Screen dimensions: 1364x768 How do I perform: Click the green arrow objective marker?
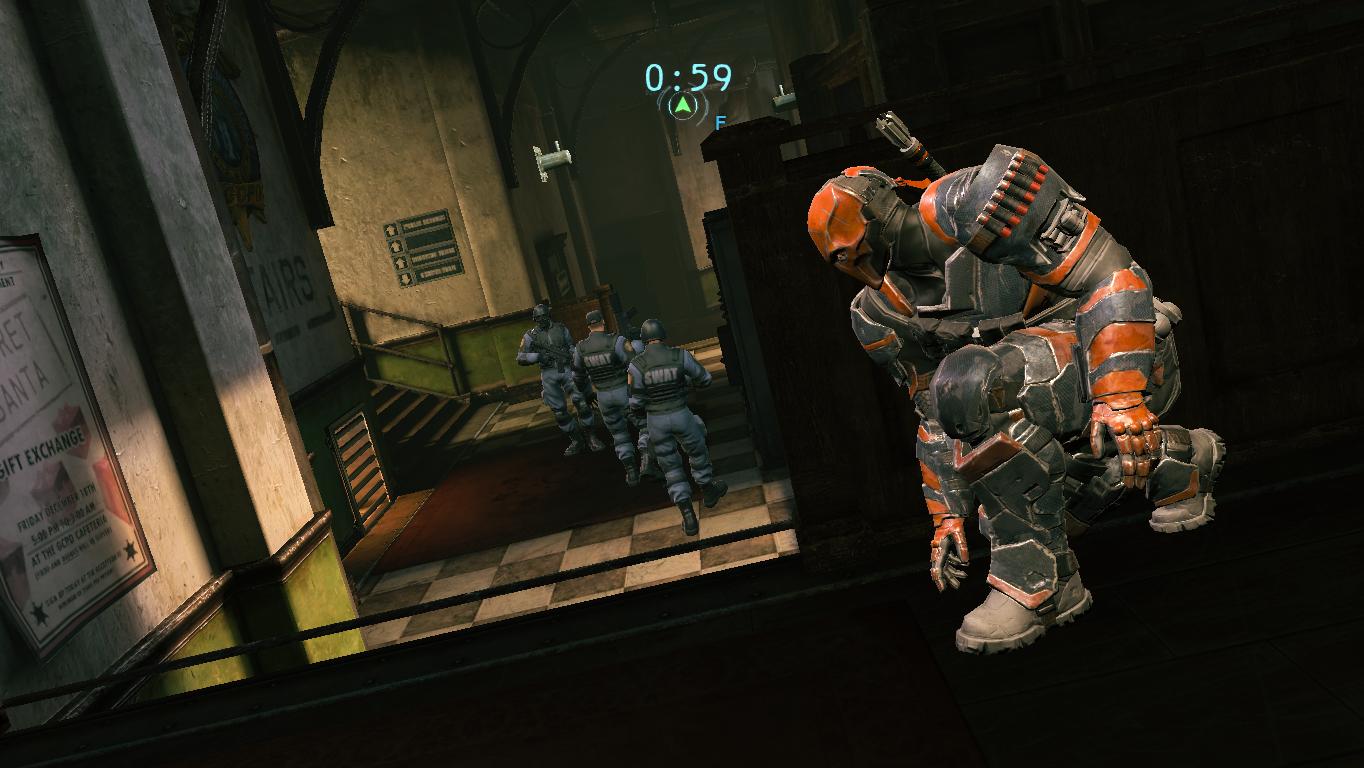pyautogui.click(x=682, y=105)
